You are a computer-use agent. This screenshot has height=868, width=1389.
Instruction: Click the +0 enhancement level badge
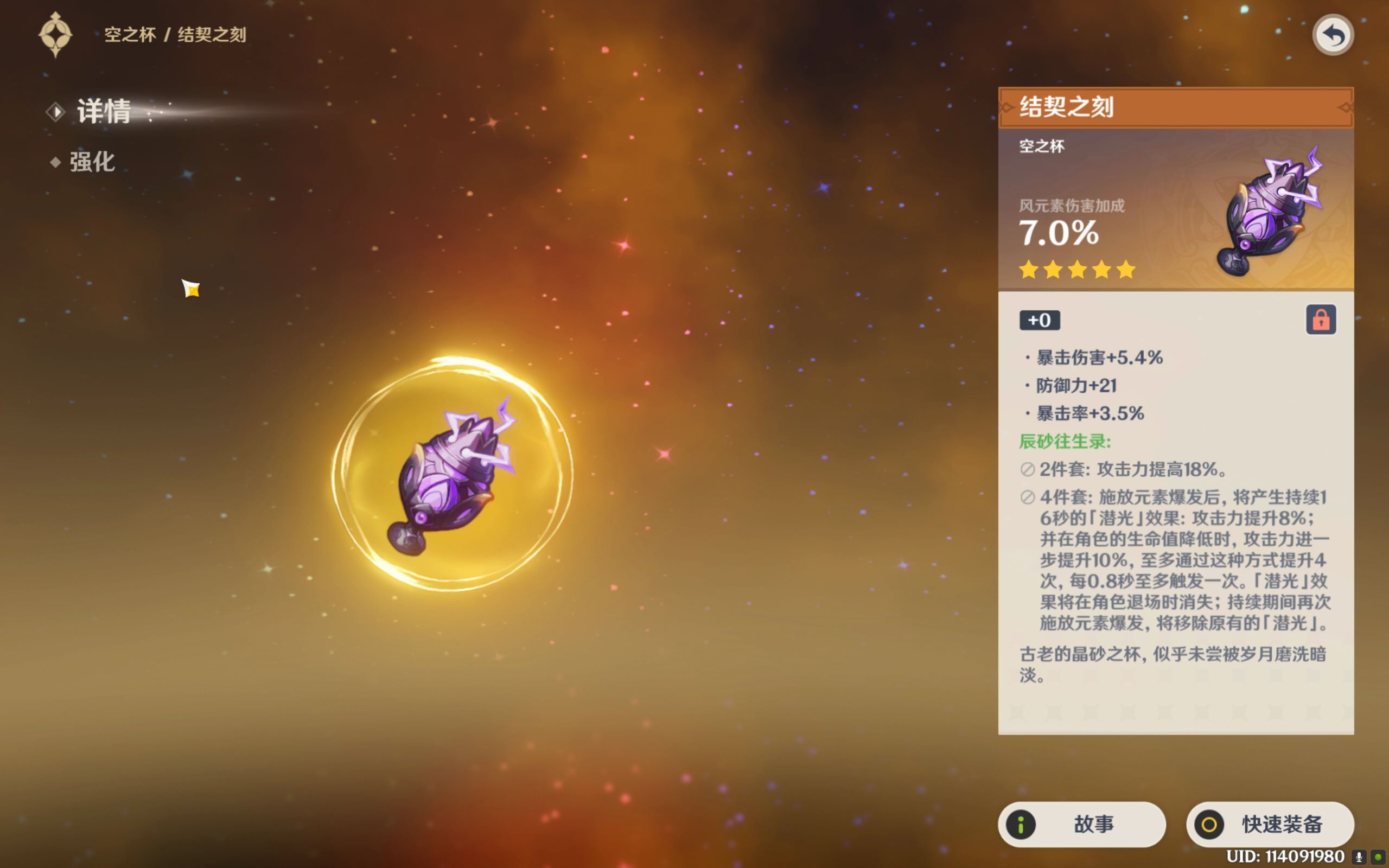pos(1040,320)
